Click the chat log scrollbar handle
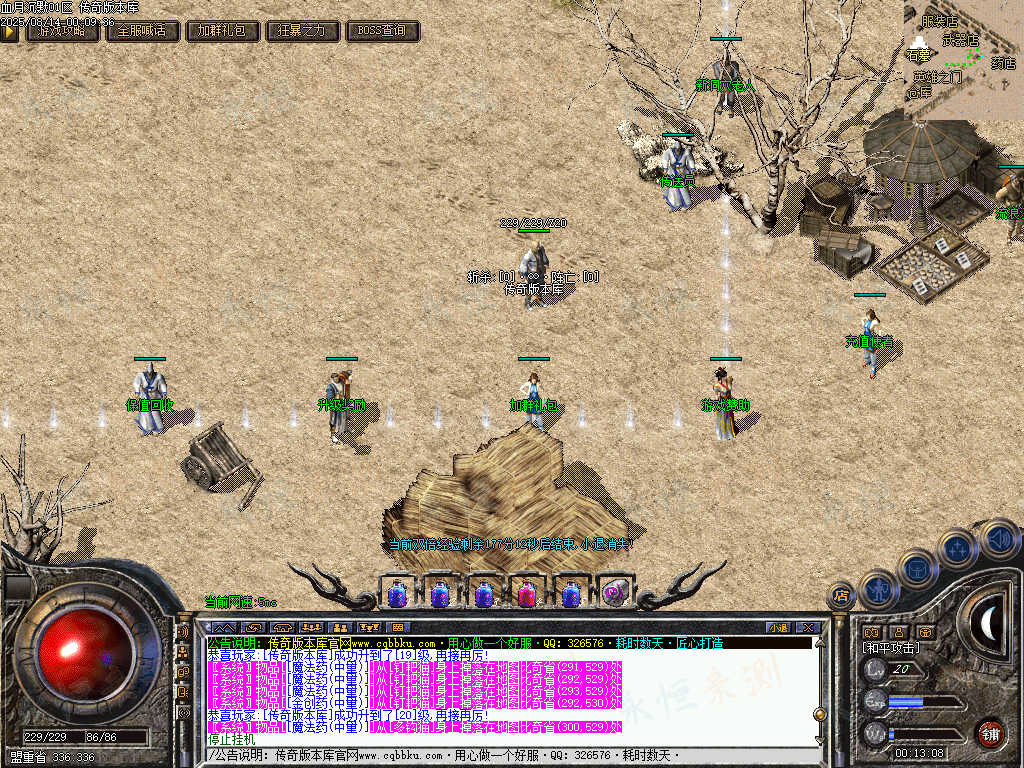1024x768 pixels. coord(819,714)
